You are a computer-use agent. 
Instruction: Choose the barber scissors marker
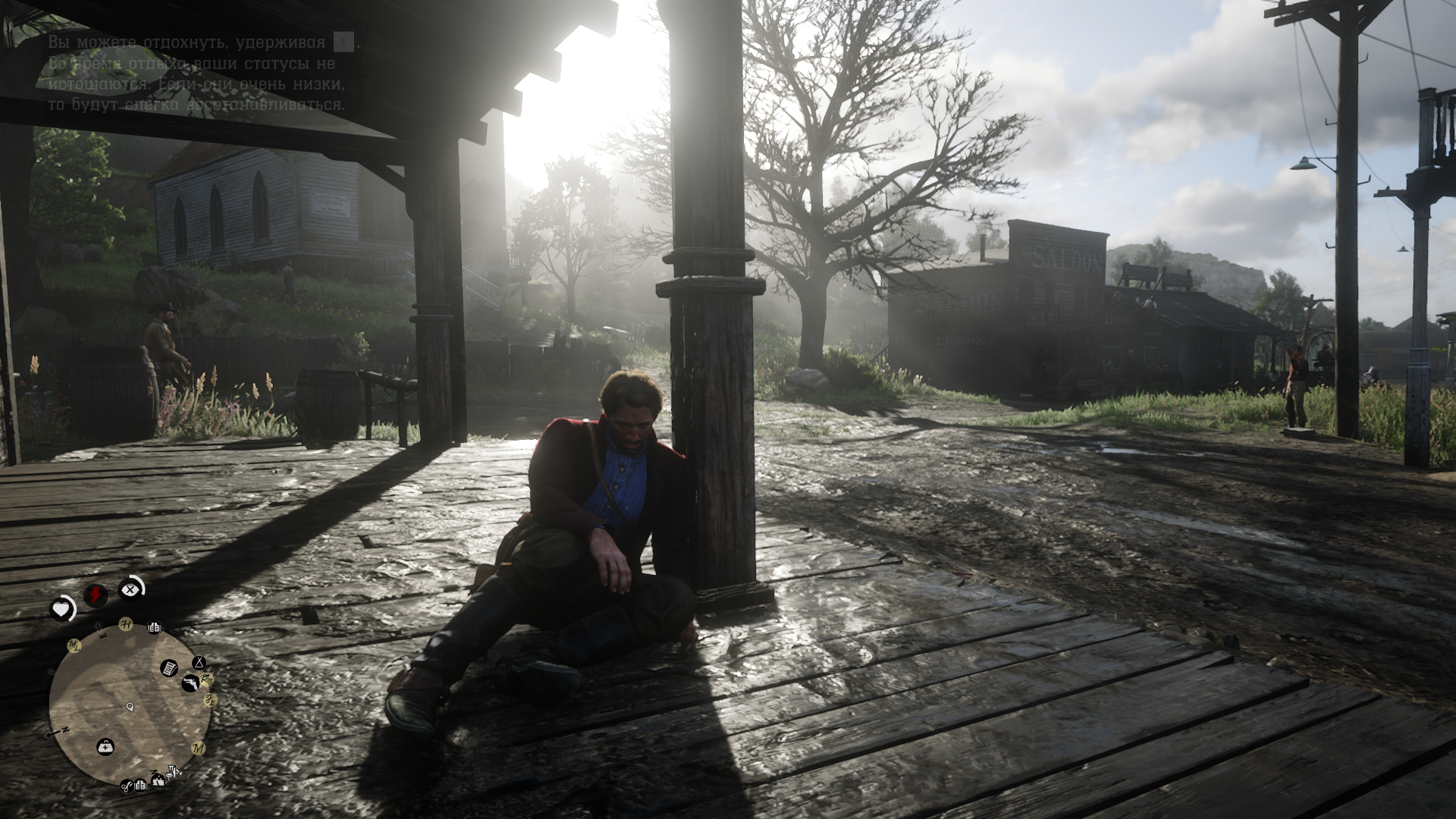tap(127, 787)
